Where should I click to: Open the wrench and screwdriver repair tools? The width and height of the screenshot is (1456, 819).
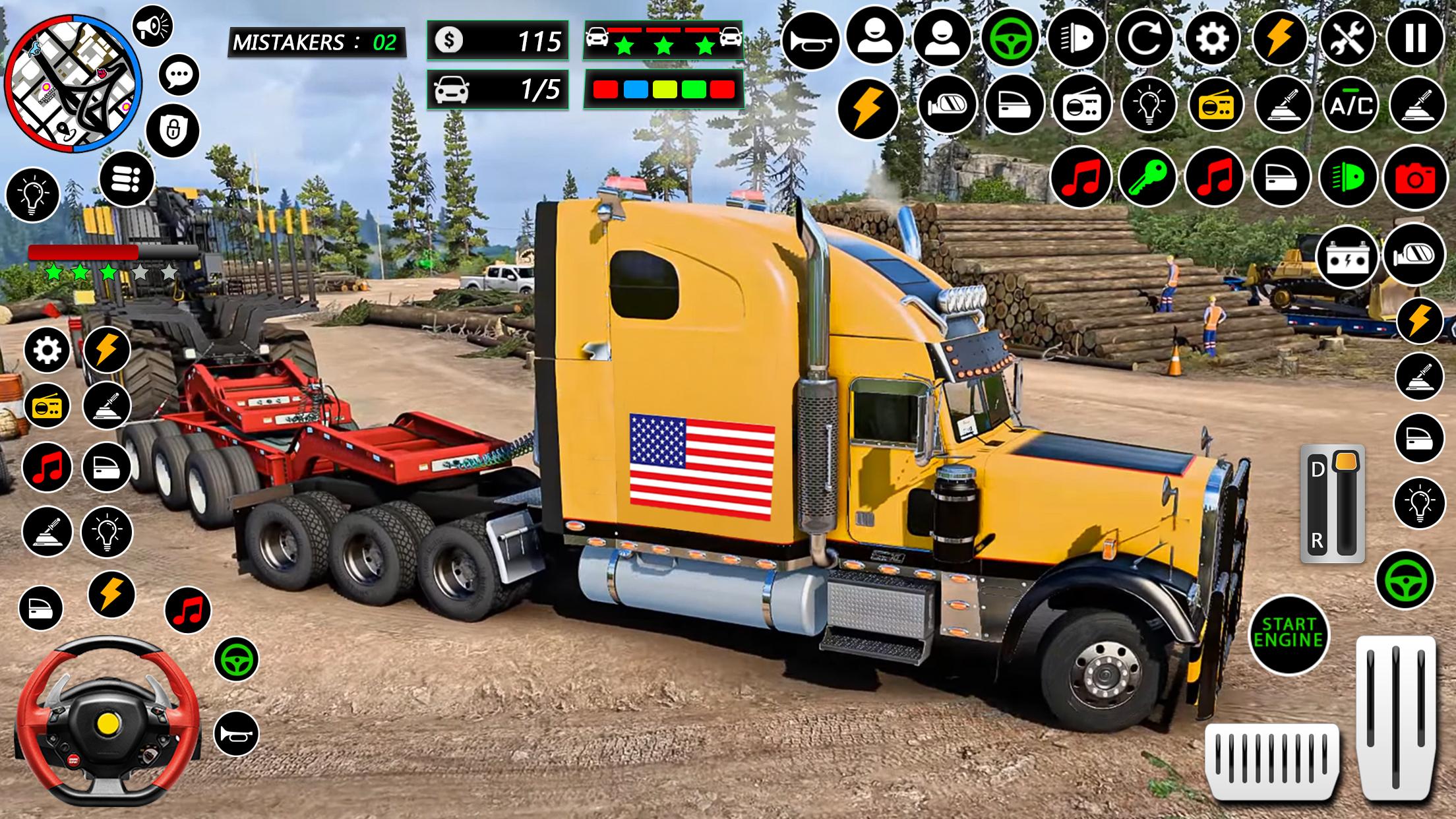pyautogui.click(x=1348, y=38)
